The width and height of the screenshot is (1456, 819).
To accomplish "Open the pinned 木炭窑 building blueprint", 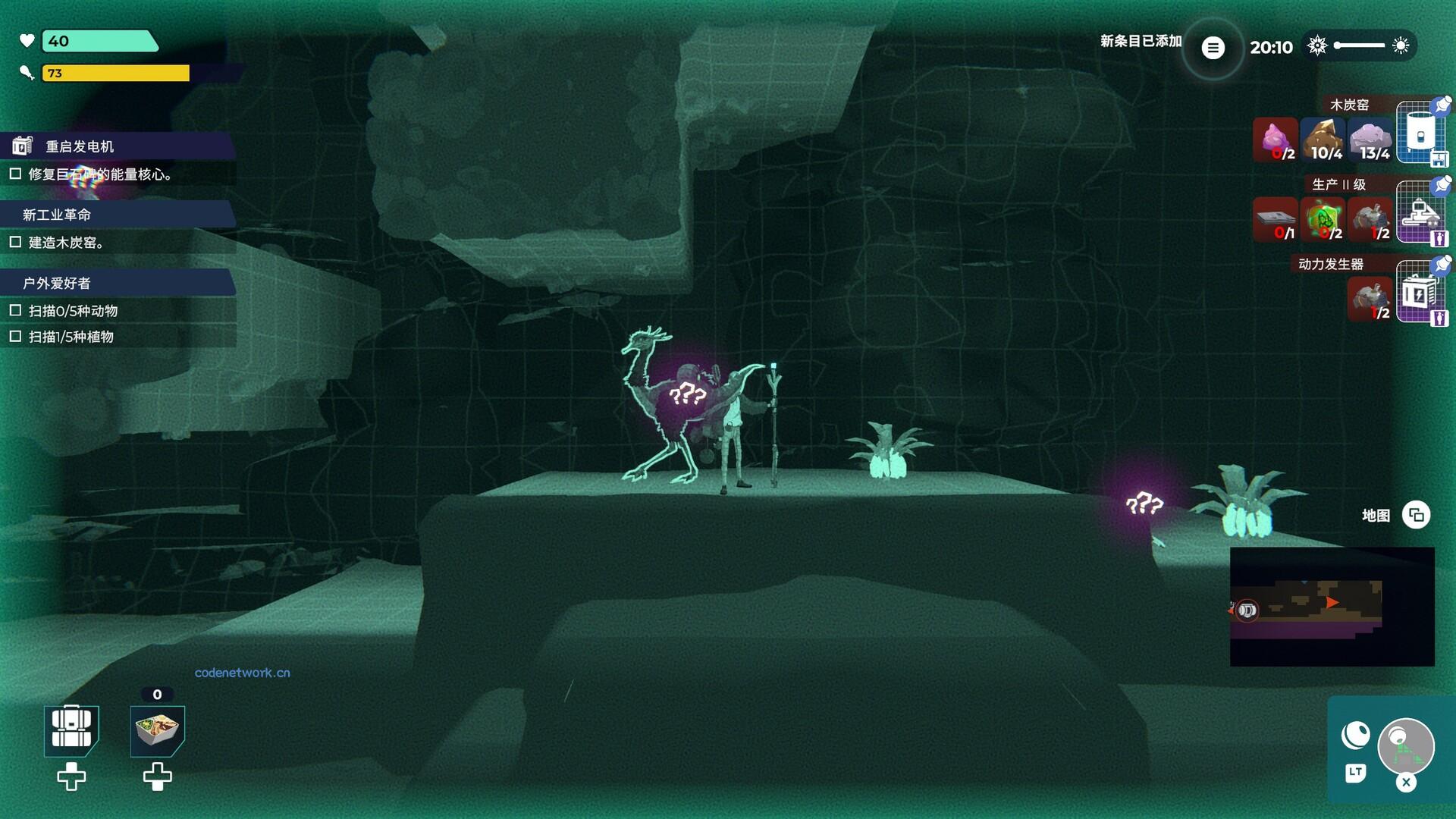I will (1420, 134).
